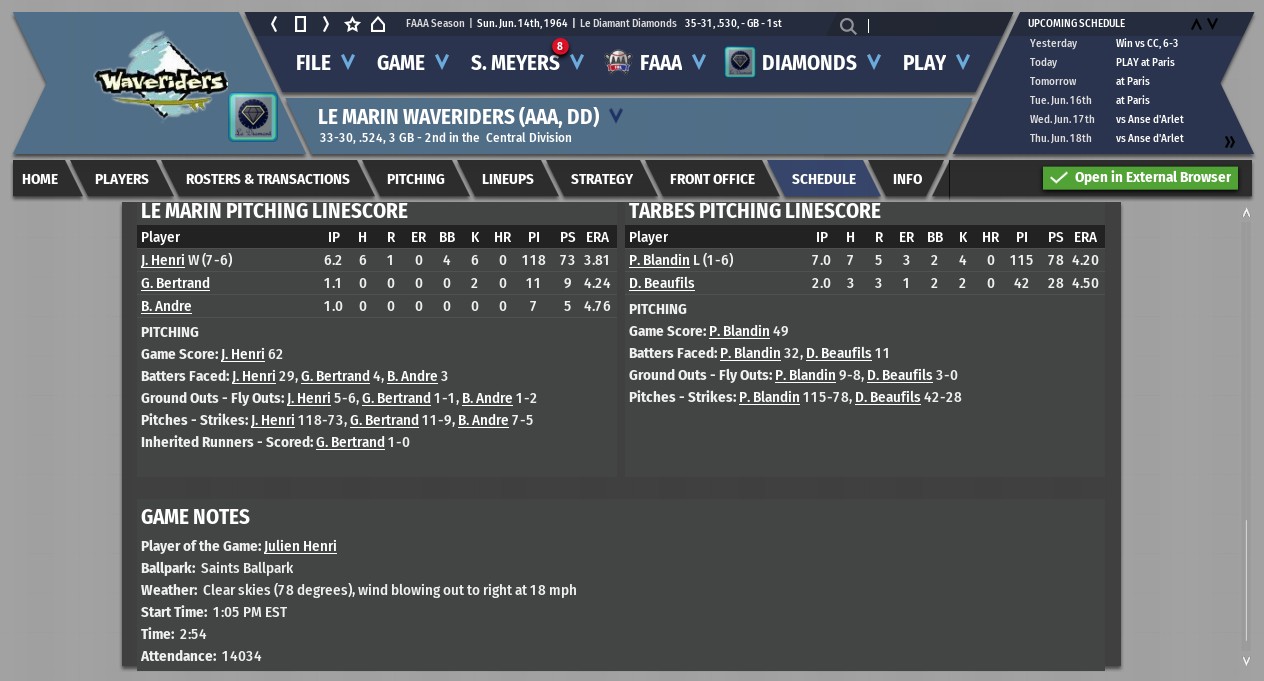Open the GAME dropdown menu

[412, 63]
